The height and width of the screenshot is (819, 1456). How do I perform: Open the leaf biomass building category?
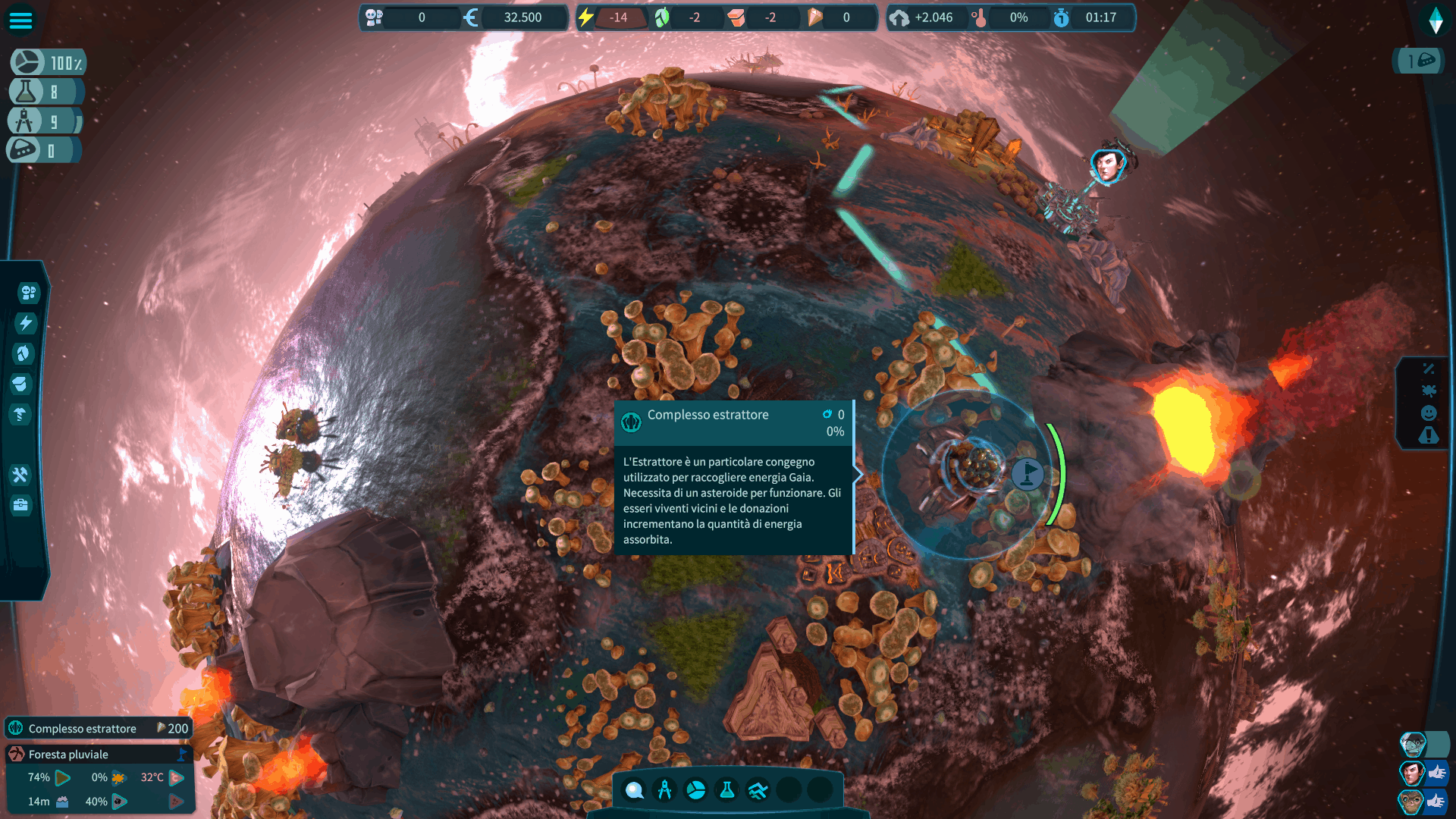(x=24, y=353)
